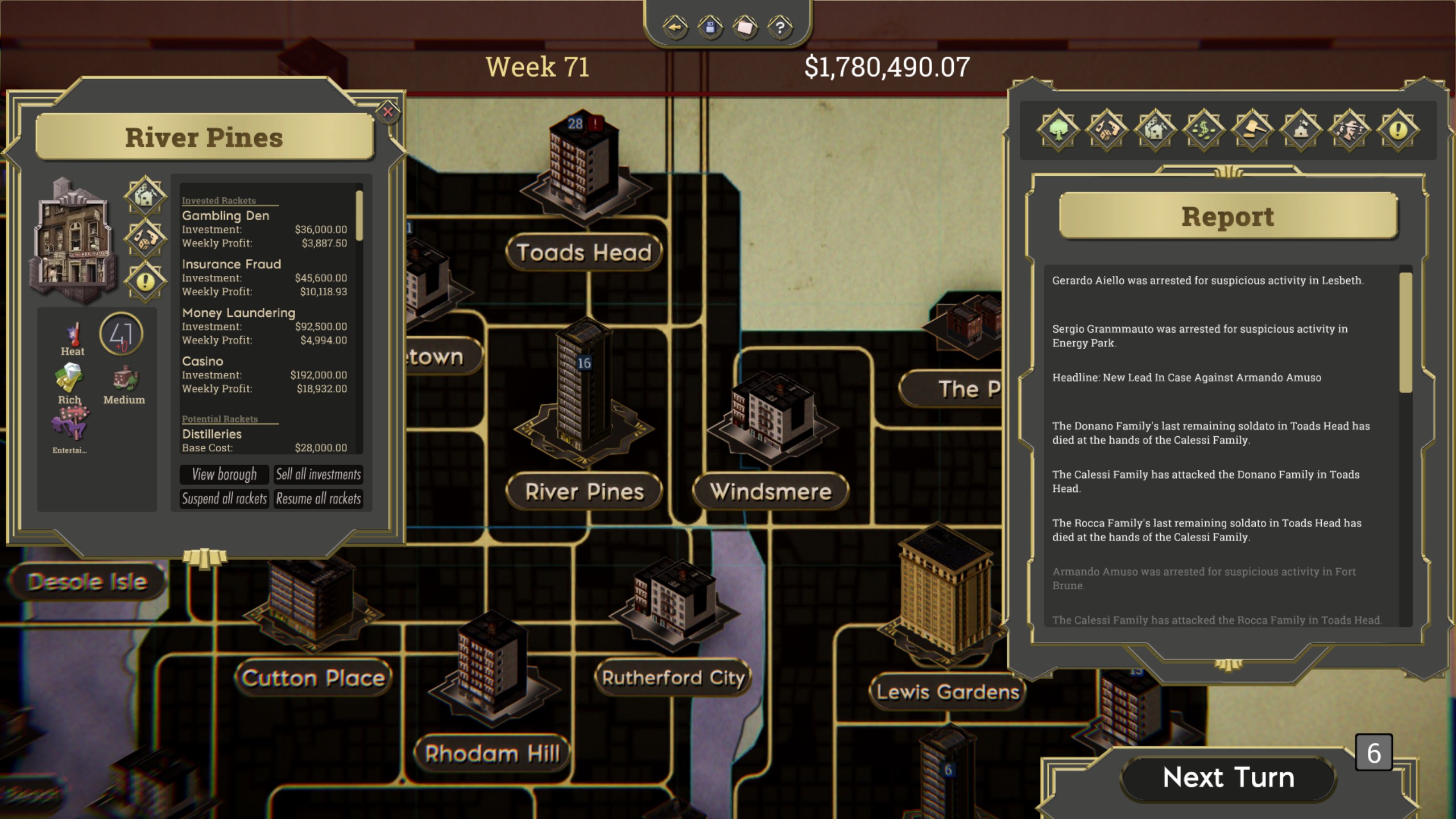The height and width of the screenshot is (819, 1456).
Task: Expand the Invested Rackets section header
Action: tap(220, 200)
